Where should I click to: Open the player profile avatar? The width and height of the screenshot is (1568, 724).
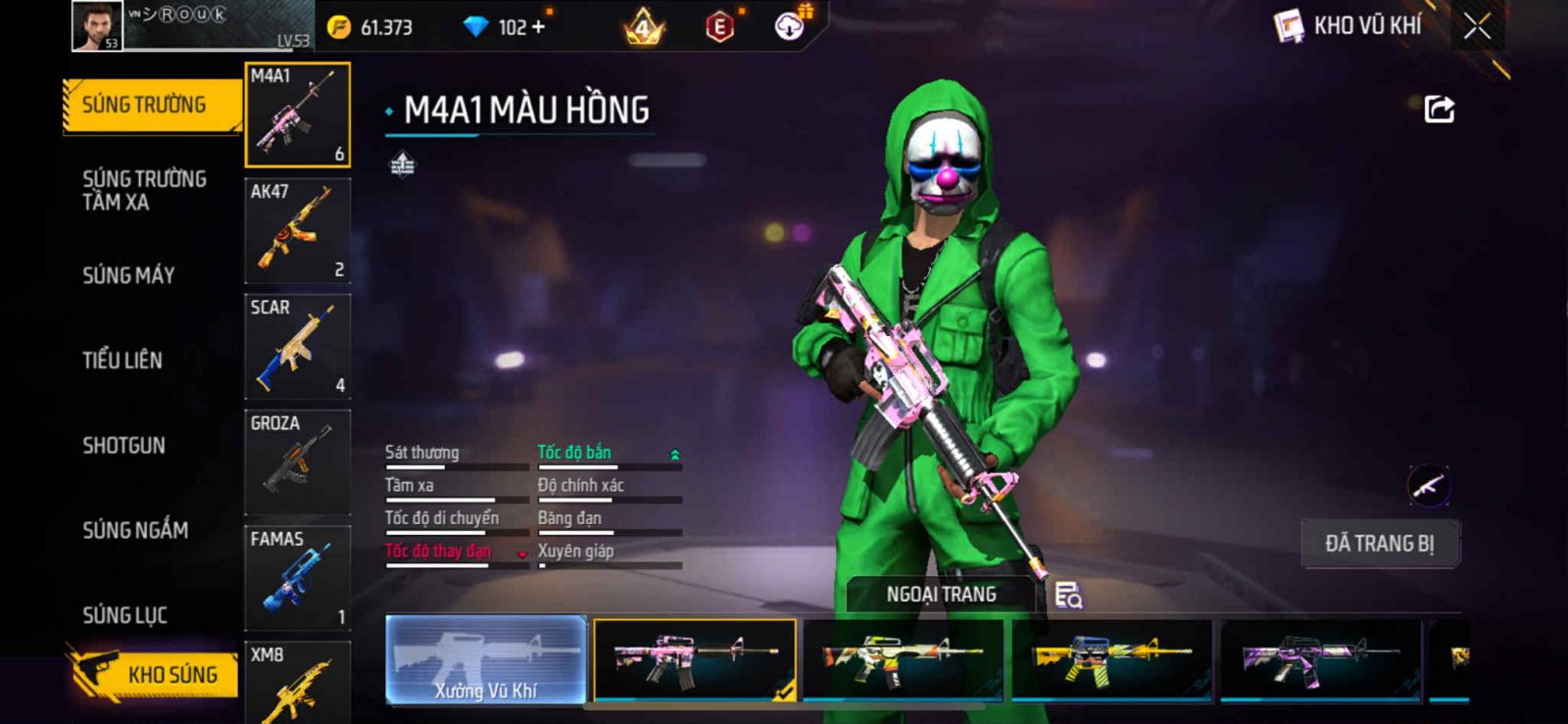pos(97,25)
